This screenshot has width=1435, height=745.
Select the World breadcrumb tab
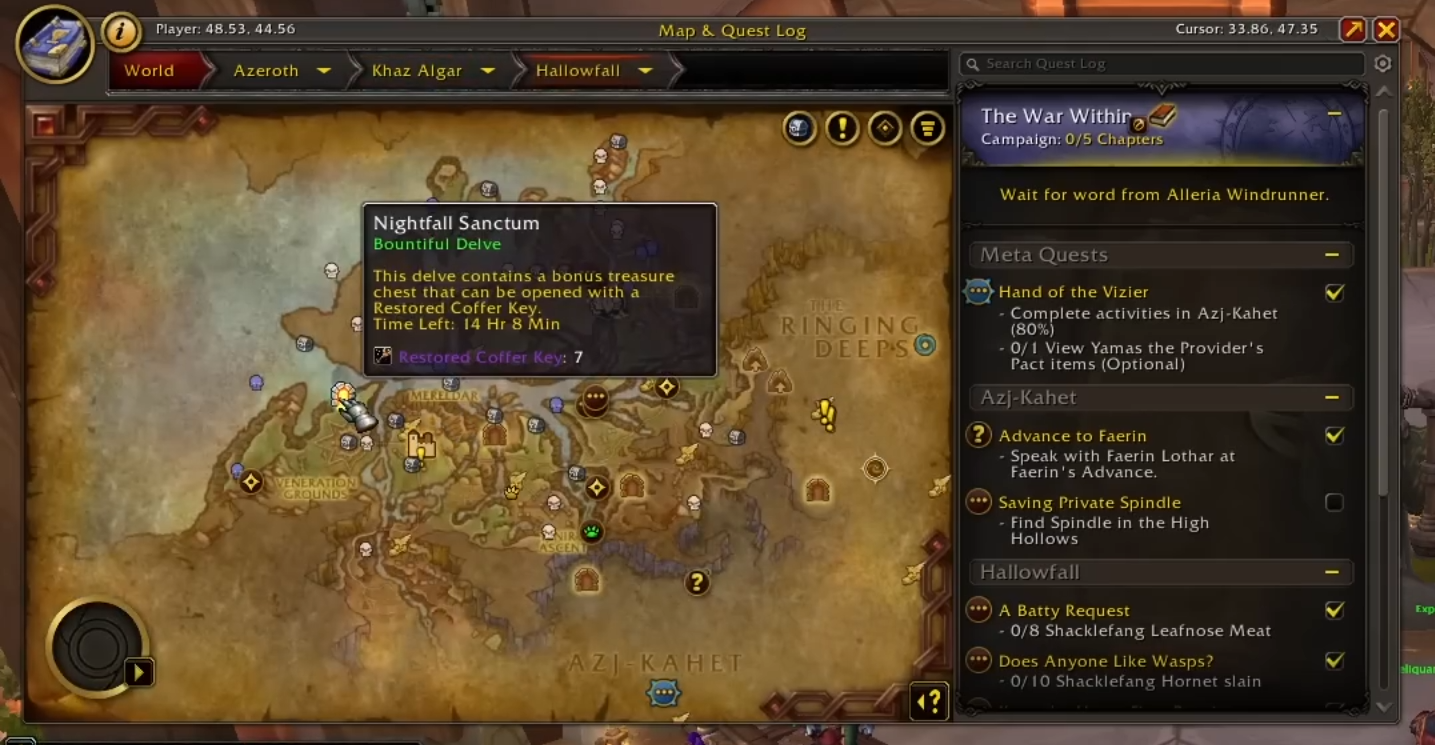[x=148, y=70]
